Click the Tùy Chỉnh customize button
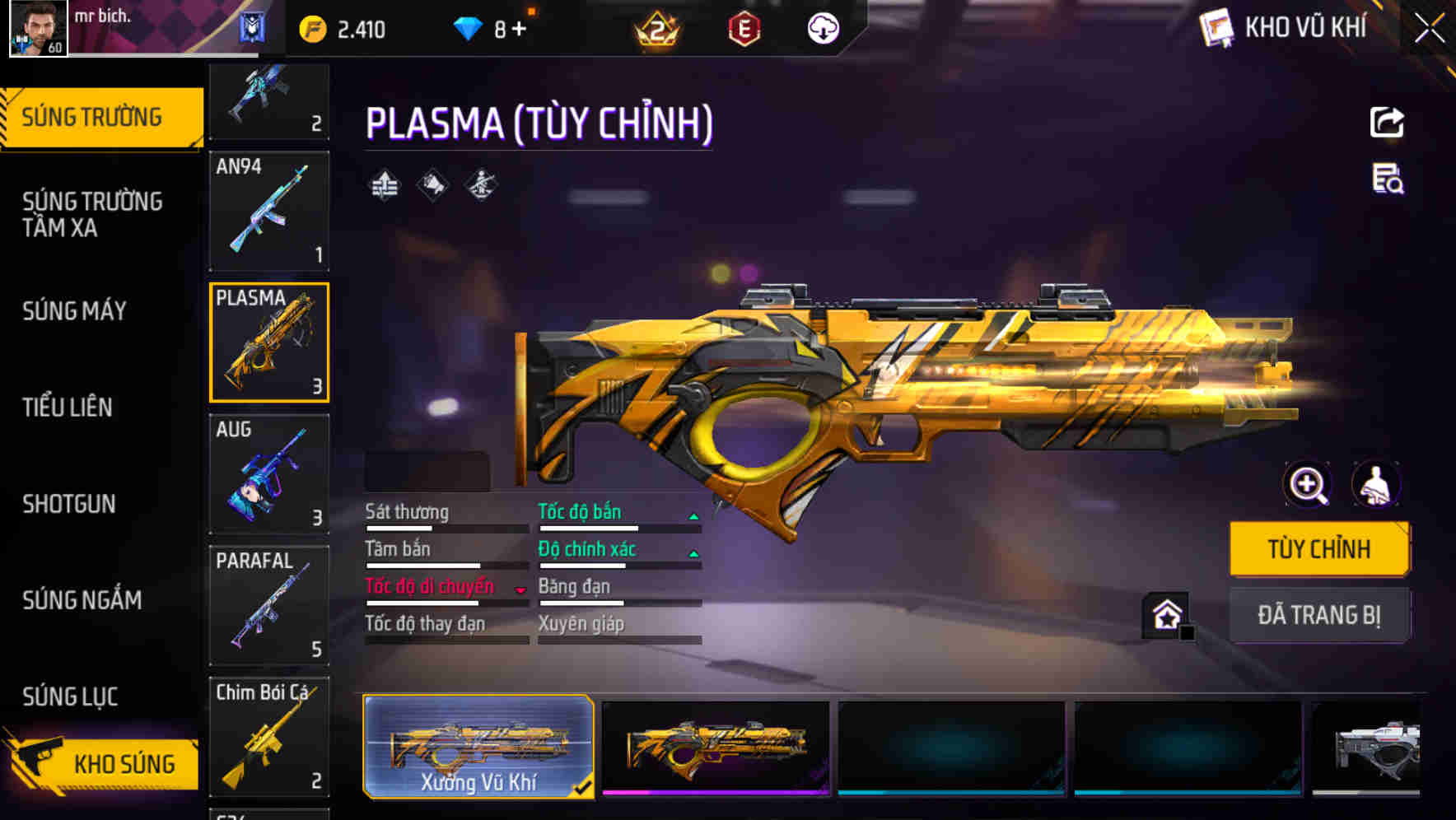The width and height of the screenshot is (1456, 820). pyautogui.click(x=1318, y=549)
